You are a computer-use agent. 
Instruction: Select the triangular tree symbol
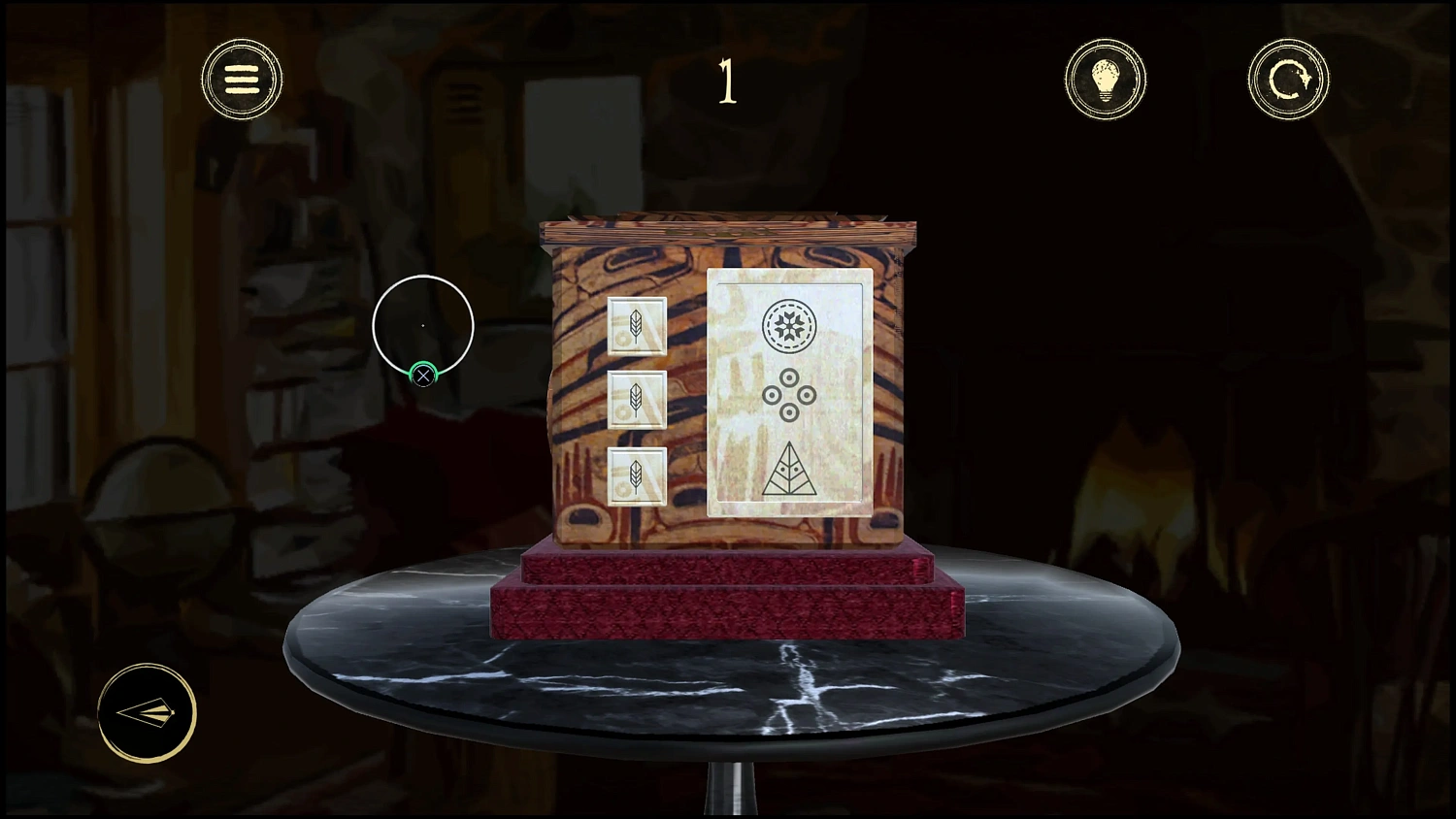(x=790, y=473)
